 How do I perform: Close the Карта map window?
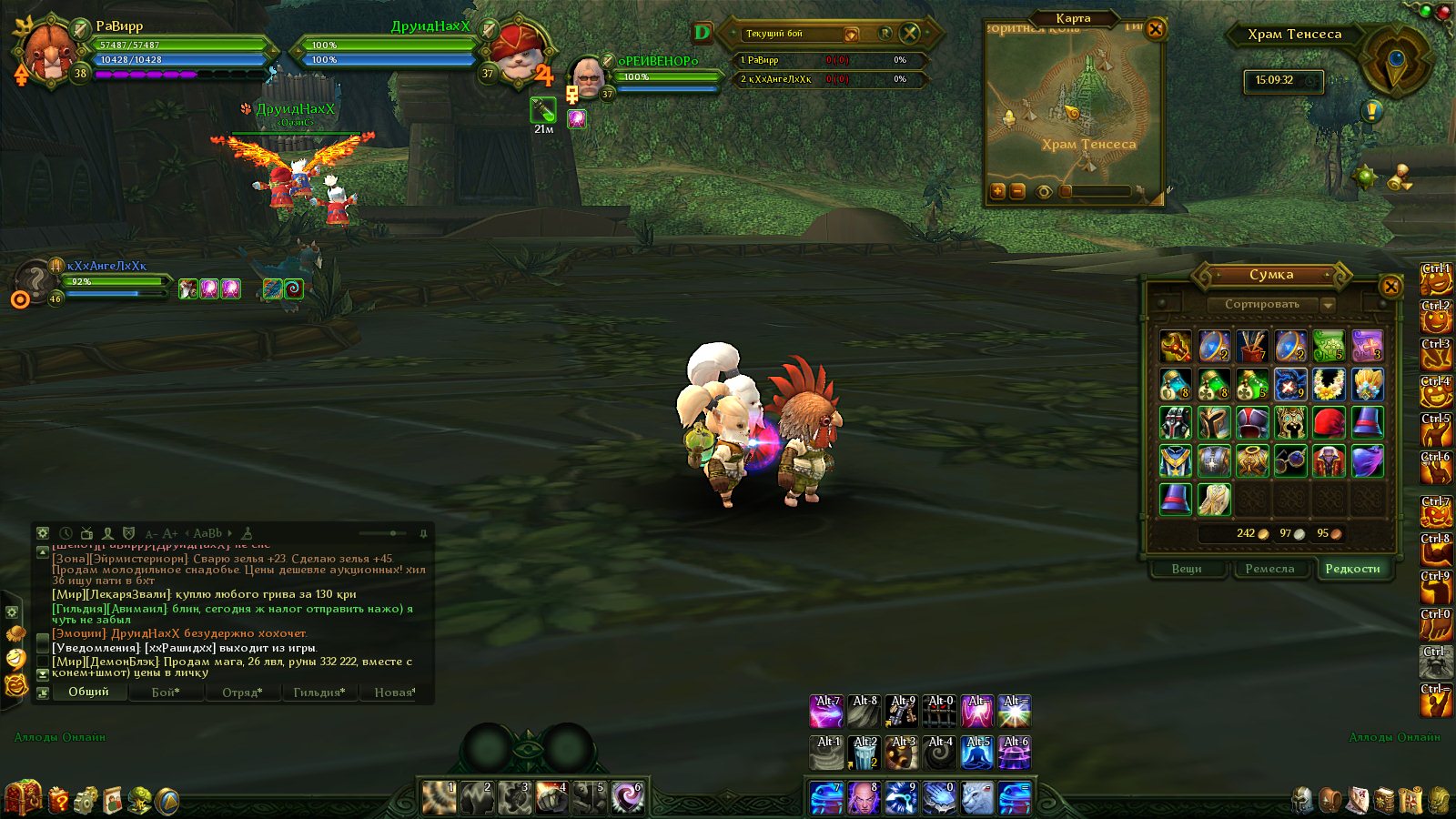click(1155, 29)
